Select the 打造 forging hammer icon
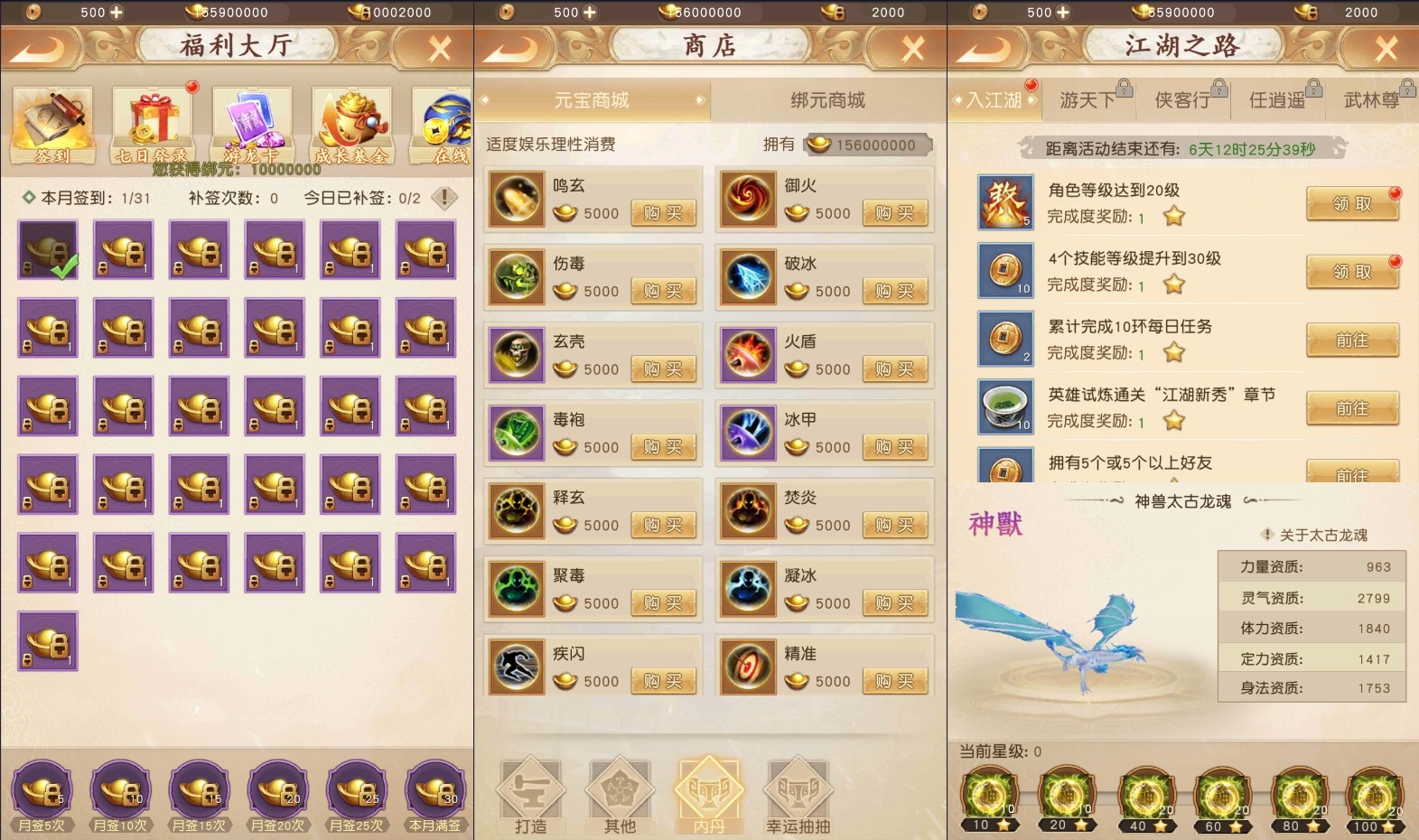The image size is (1419, 840). [x=531, y=795]
